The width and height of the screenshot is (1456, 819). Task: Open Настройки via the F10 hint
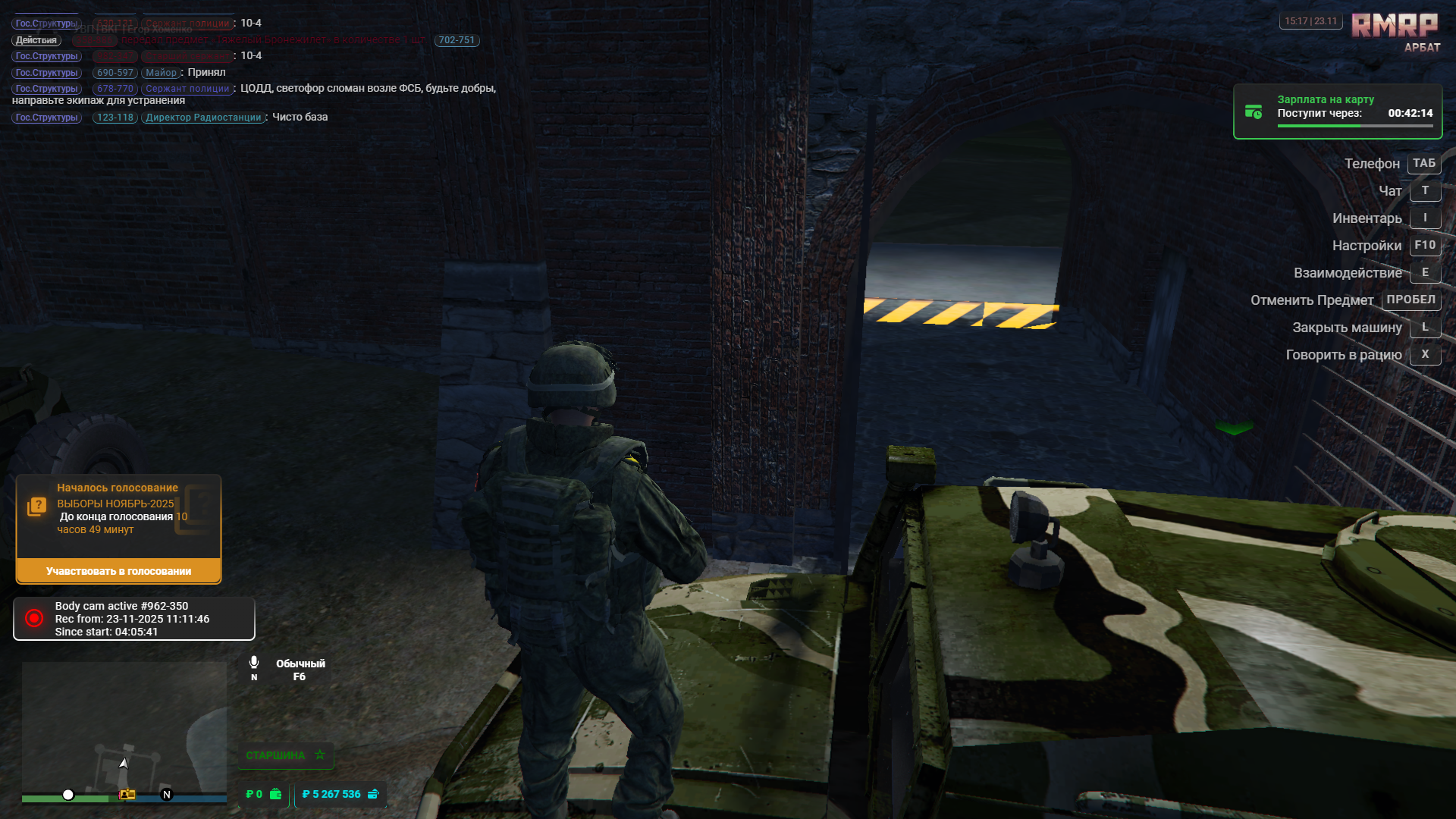pos(1425,245)
